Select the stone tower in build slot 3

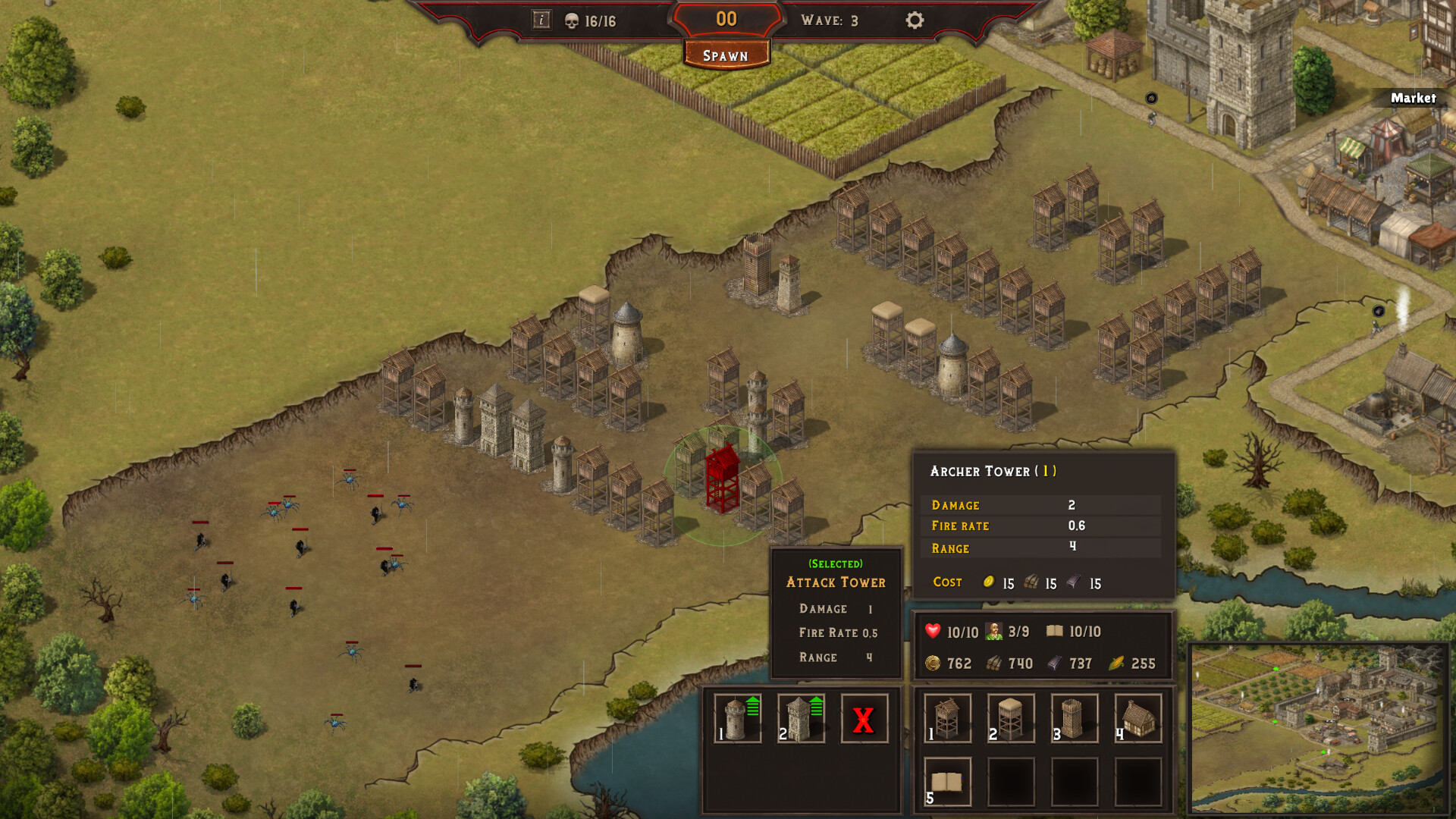[1075, 718]
